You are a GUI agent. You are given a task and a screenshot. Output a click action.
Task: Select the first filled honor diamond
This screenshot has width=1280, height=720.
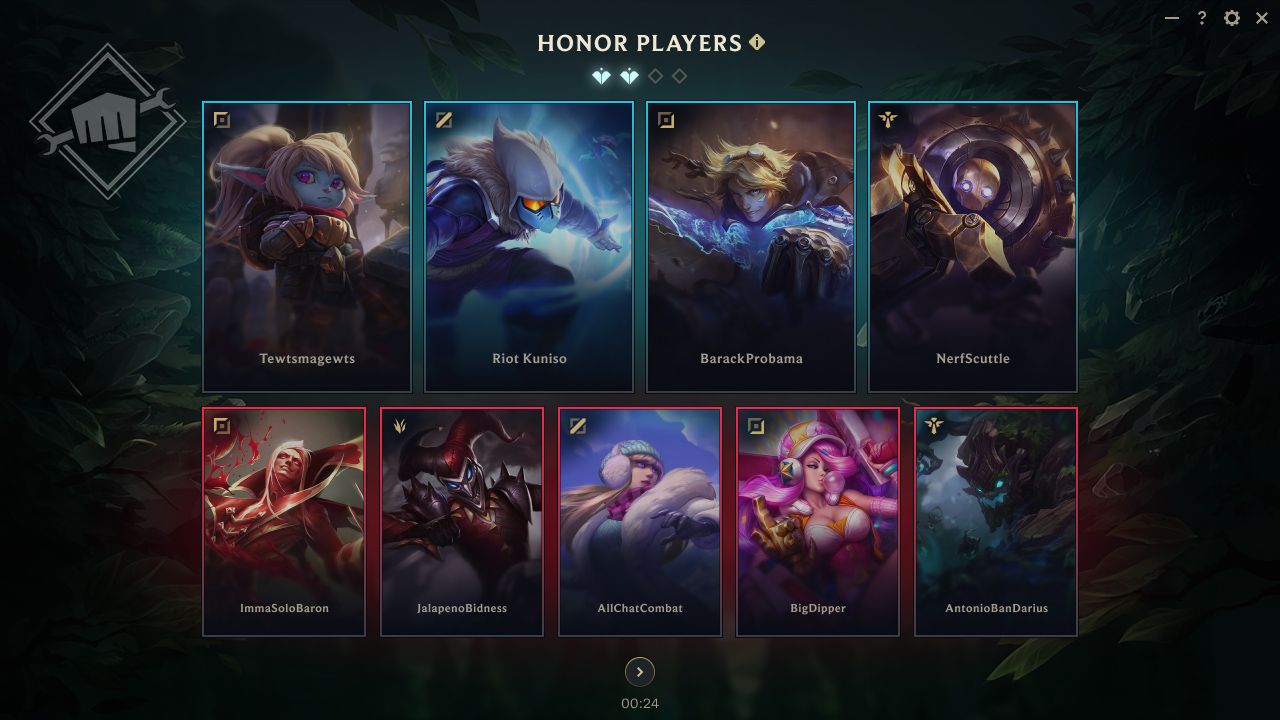coord(602,75)
